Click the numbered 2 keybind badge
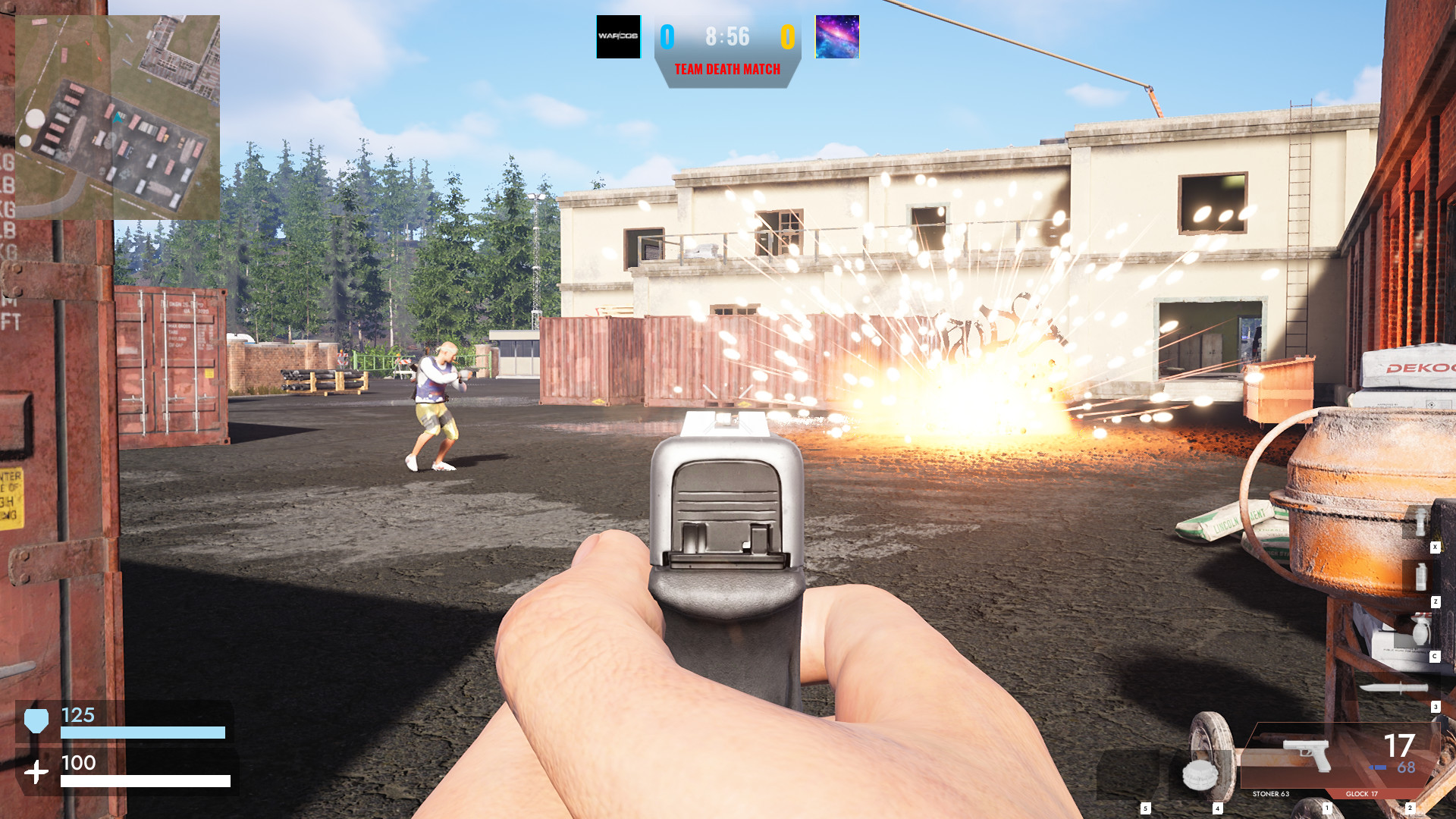The width and height of the screenshot is (1456, 819). tap(1410, 808)
